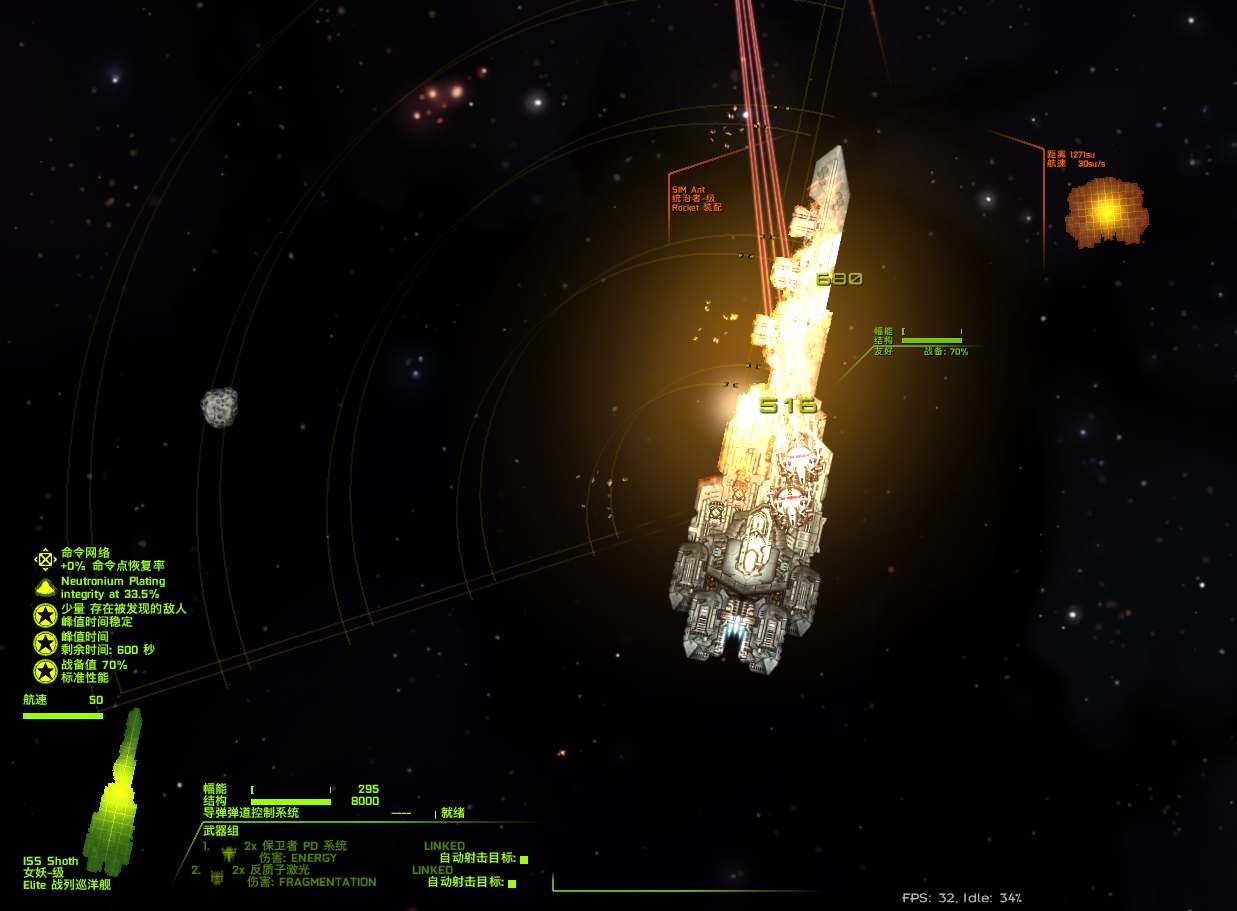Select weapon group 2 反质子激光

pyautogui.click(x=281, y=870)
